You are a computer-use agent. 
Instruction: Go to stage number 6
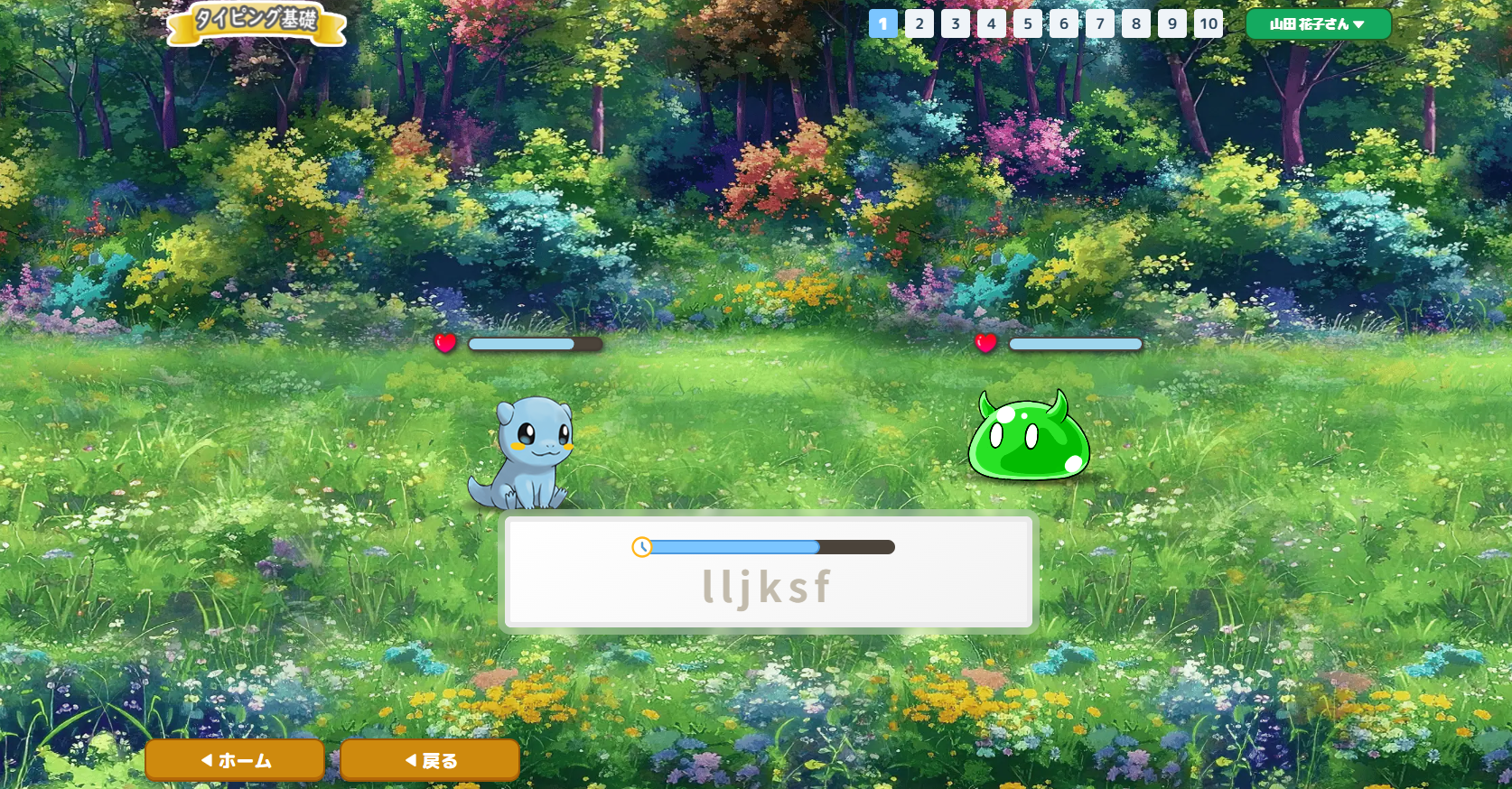click(x=1064, y=24)
